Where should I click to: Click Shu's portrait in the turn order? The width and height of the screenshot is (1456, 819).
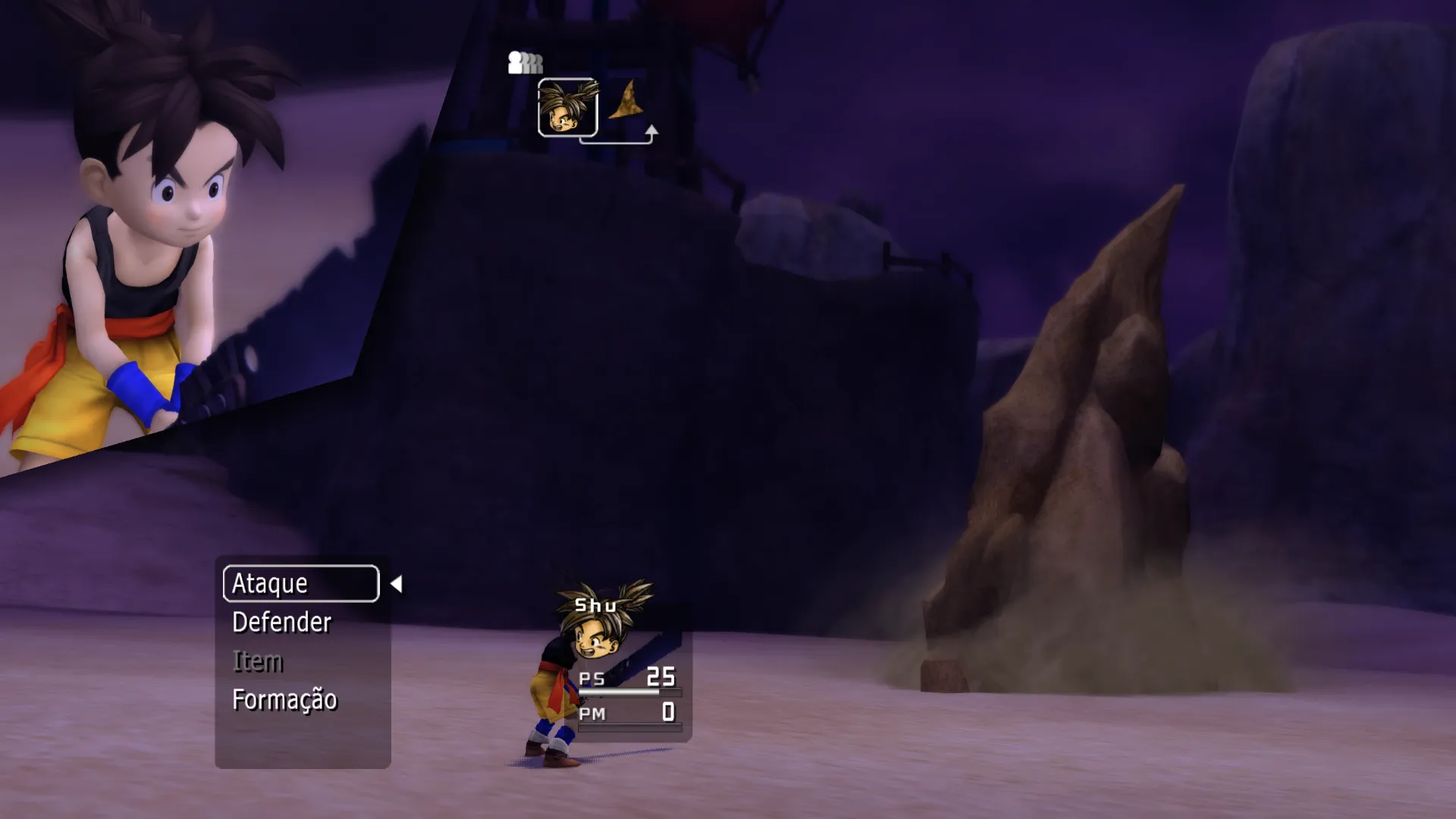coord(567,108)
